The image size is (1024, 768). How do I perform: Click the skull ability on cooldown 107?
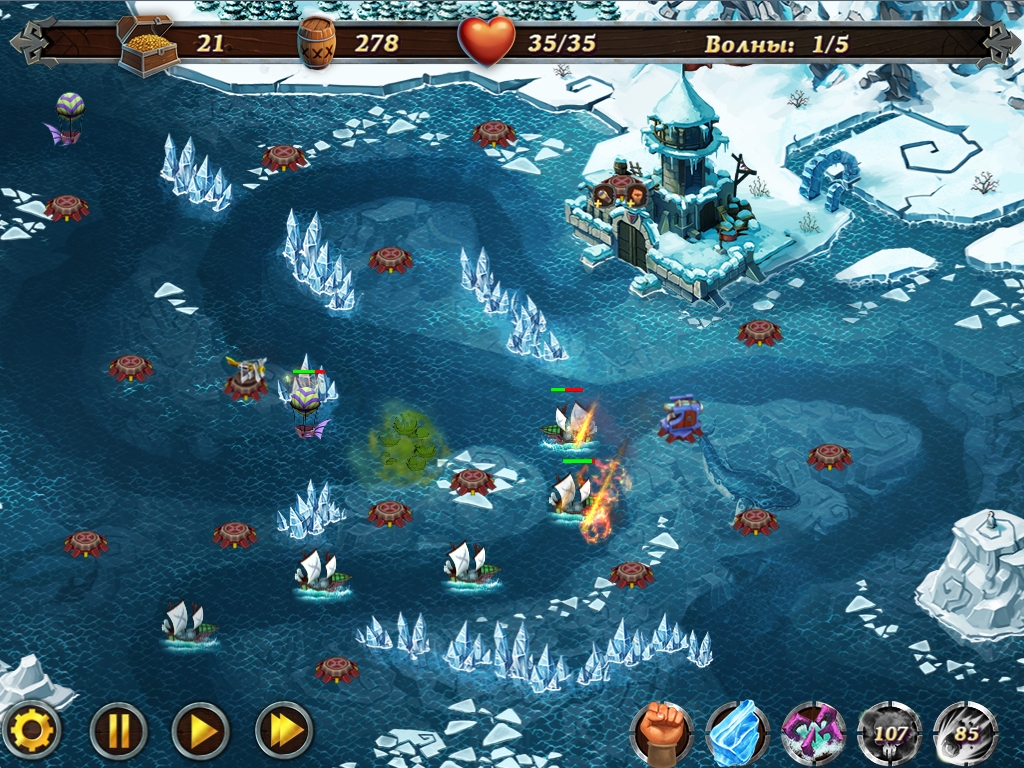[889, 733]
